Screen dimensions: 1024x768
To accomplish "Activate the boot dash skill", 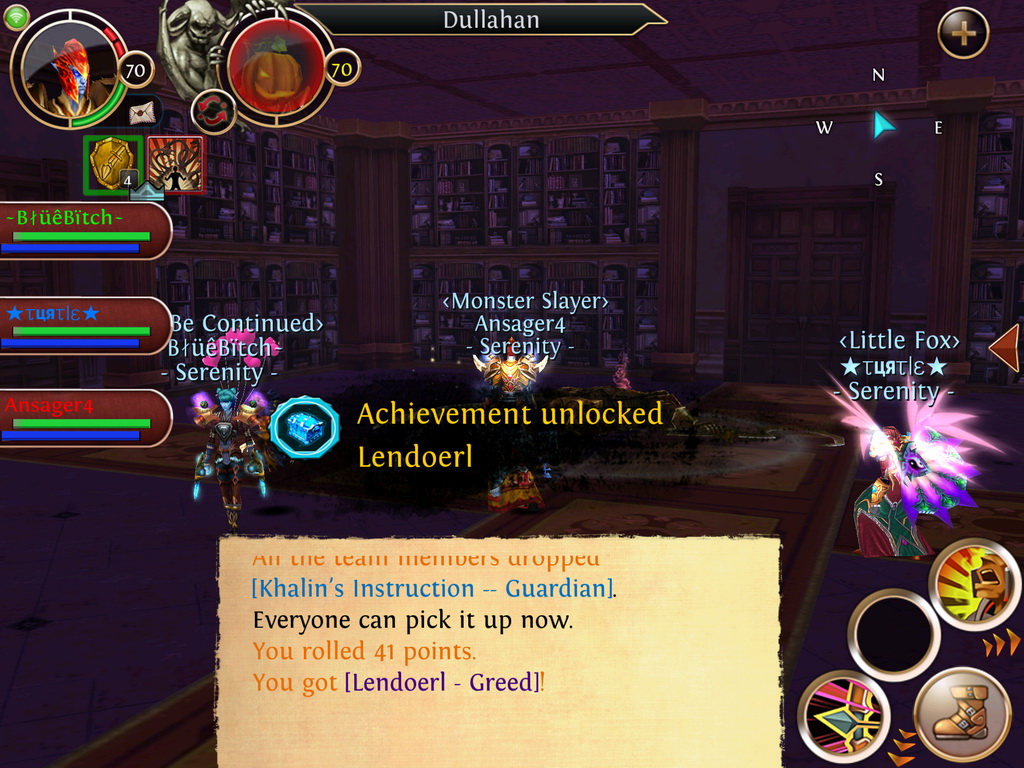I will click(962, 714).
